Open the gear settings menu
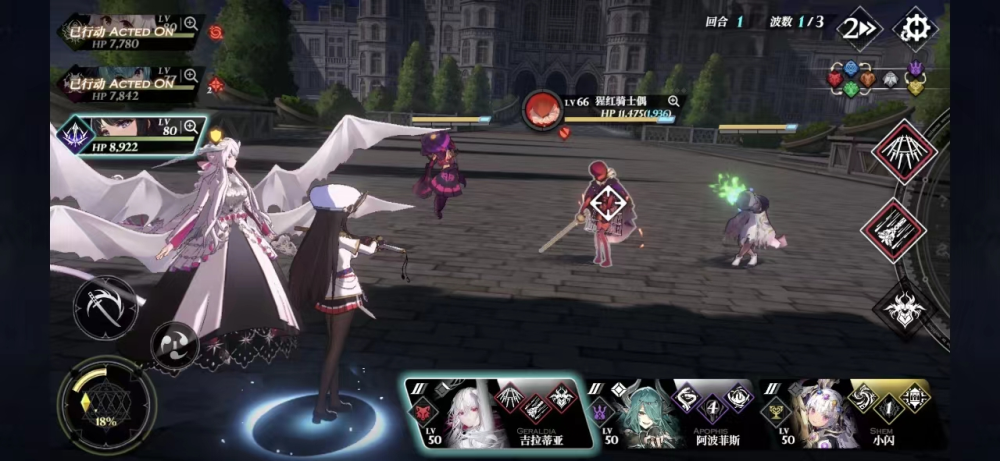1000x461 pixels. (912, 27)
